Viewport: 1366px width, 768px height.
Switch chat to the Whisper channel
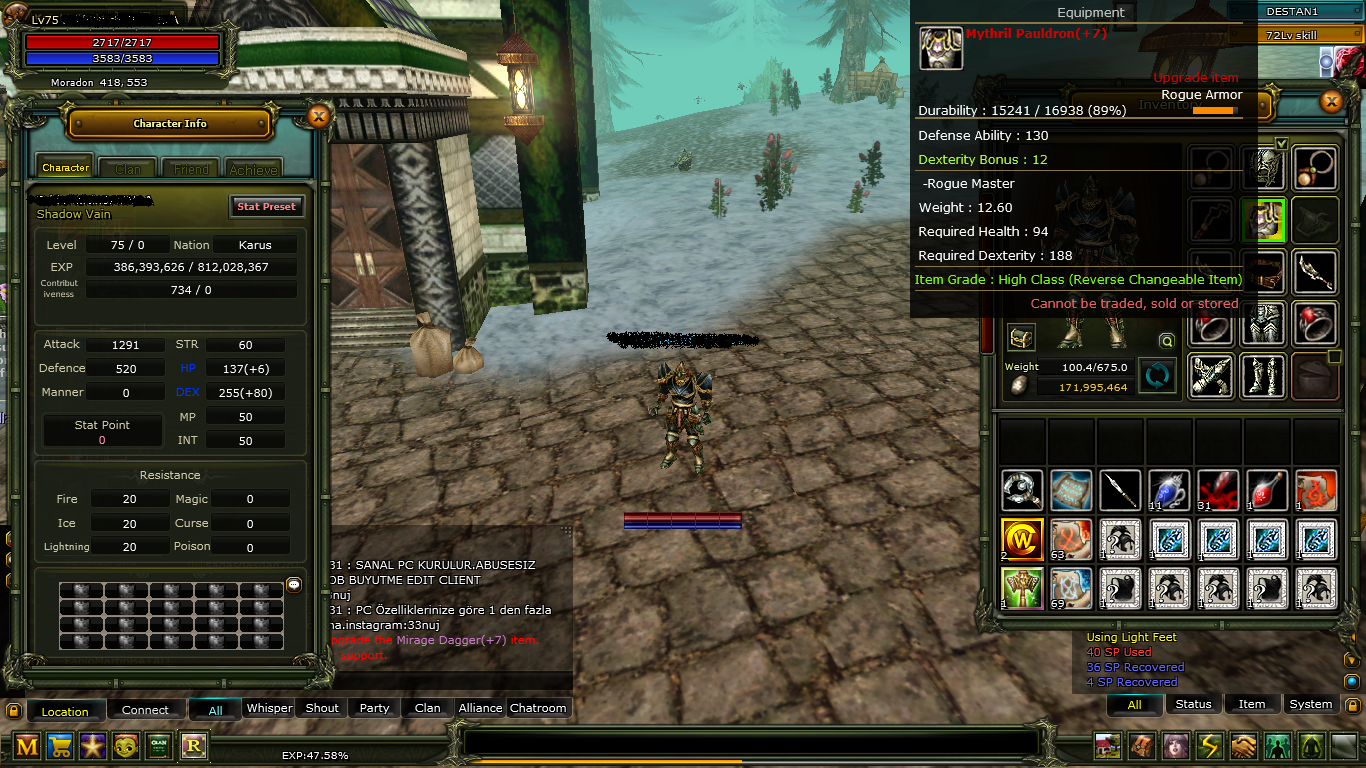(269, 708)
